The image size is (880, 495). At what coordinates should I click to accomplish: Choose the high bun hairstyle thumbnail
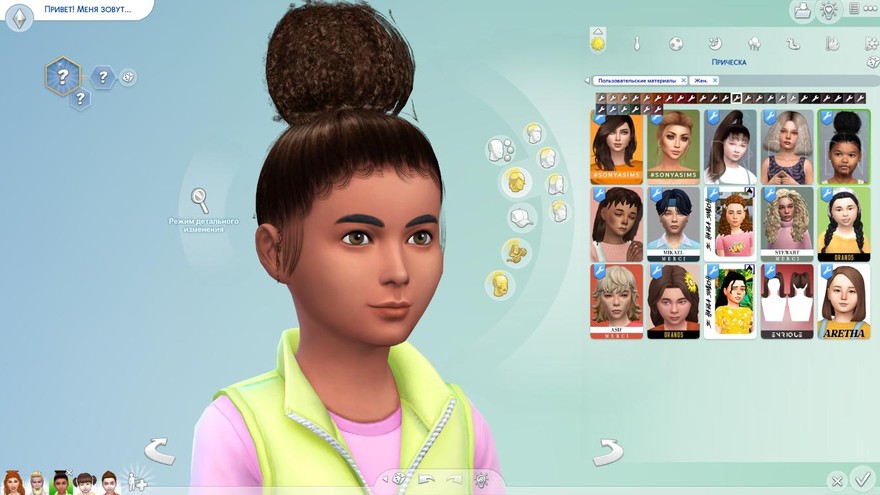(x=843, y=146)
